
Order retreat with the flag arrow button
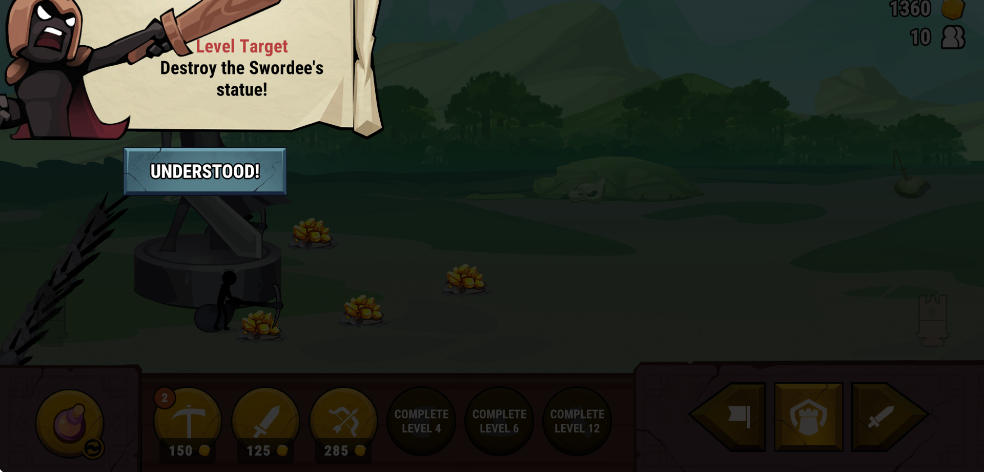731,416
